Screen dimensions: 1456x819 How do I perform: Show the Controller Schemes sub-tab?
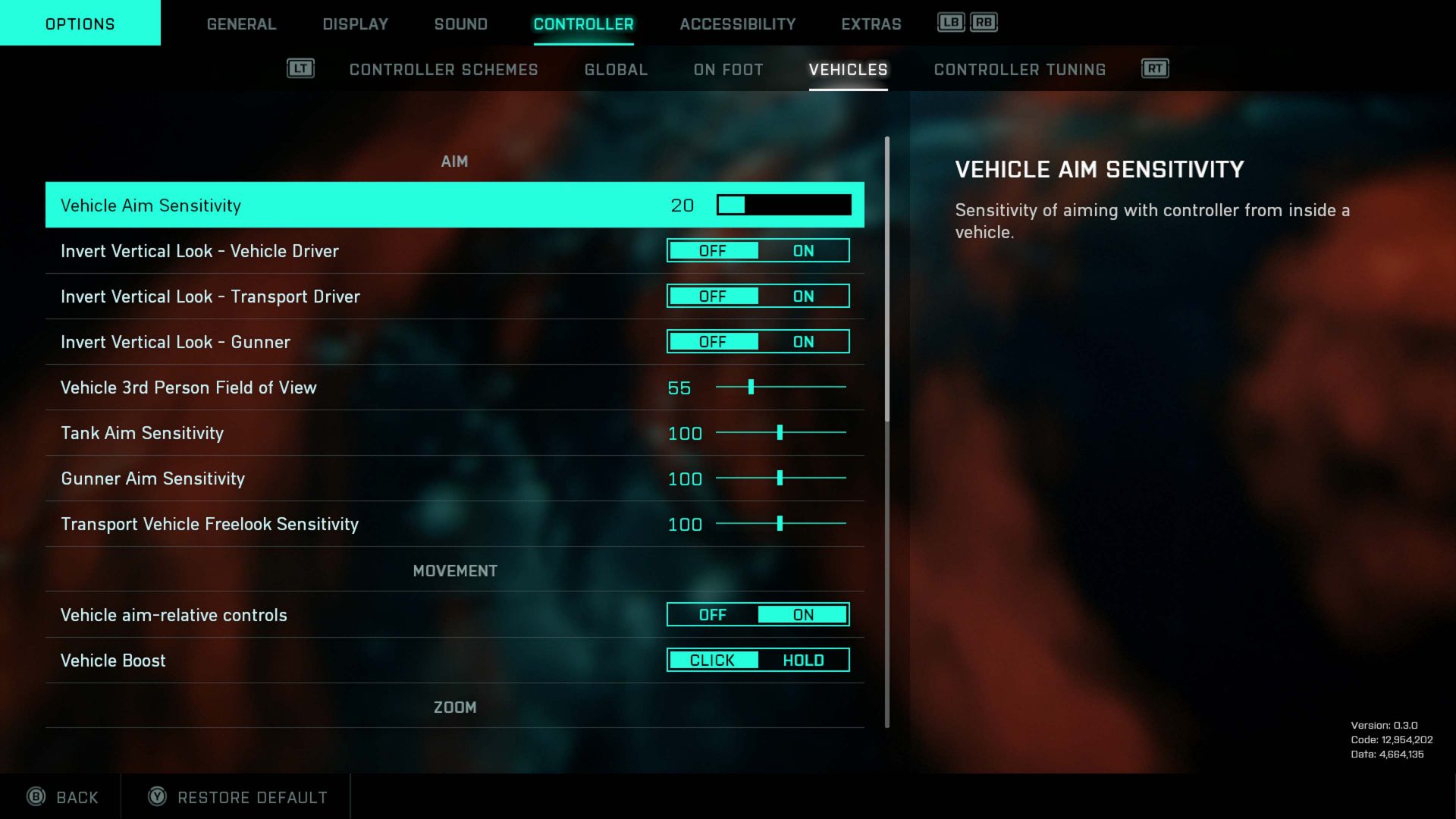[444, 70]
